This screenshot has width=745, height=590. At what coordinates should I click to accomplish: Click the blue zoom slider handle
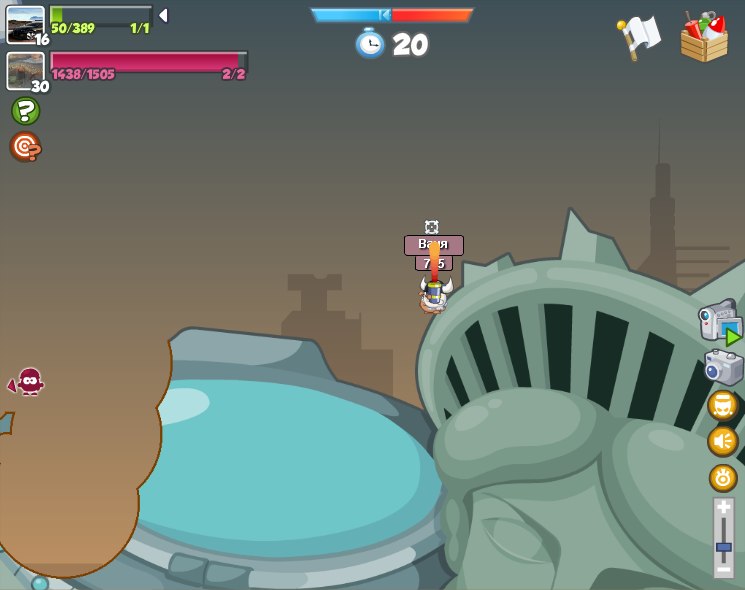pos(723,547)
